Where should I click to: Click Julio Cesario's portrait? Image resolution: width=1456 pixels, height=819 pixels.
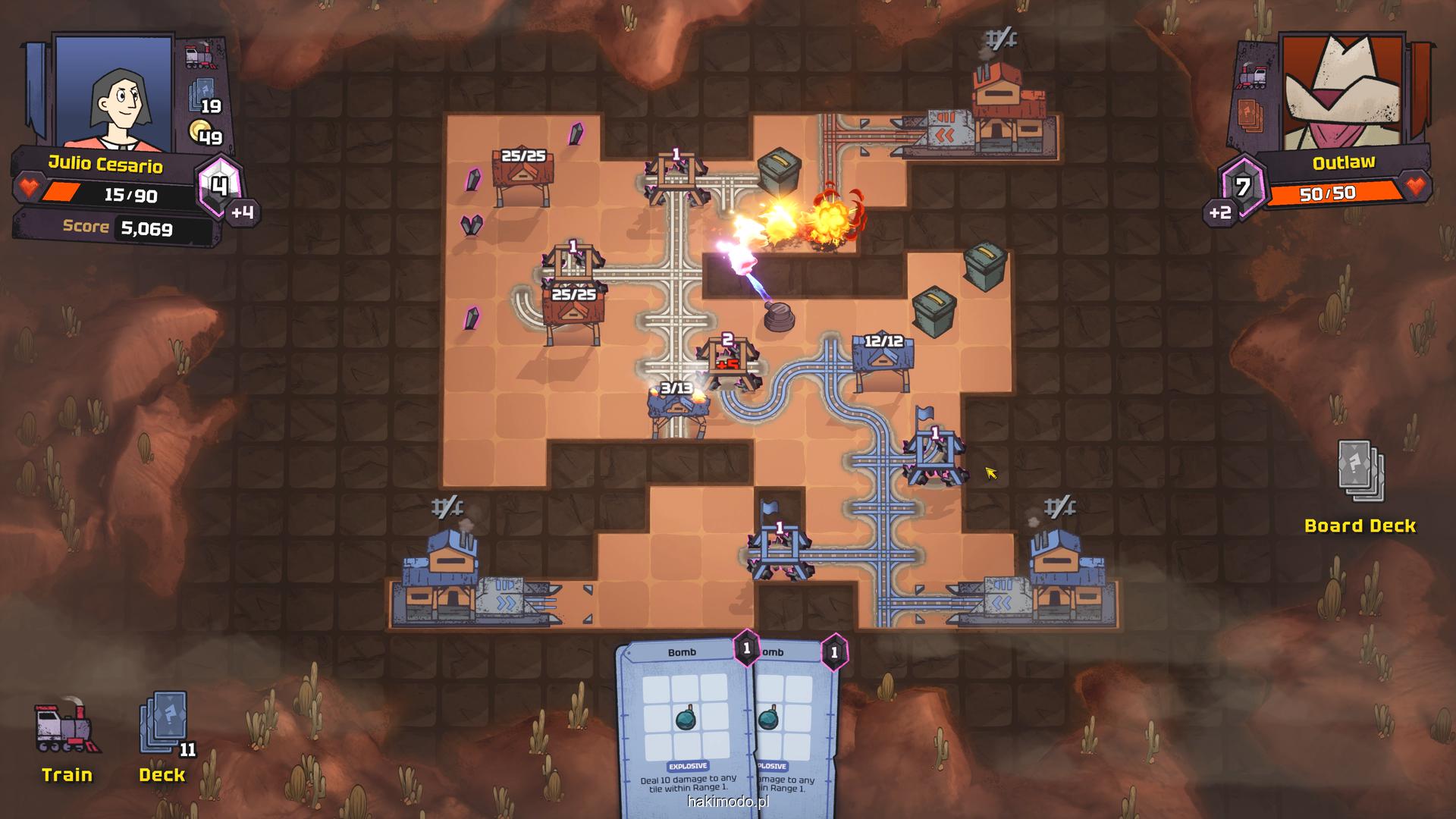point(114,93)
